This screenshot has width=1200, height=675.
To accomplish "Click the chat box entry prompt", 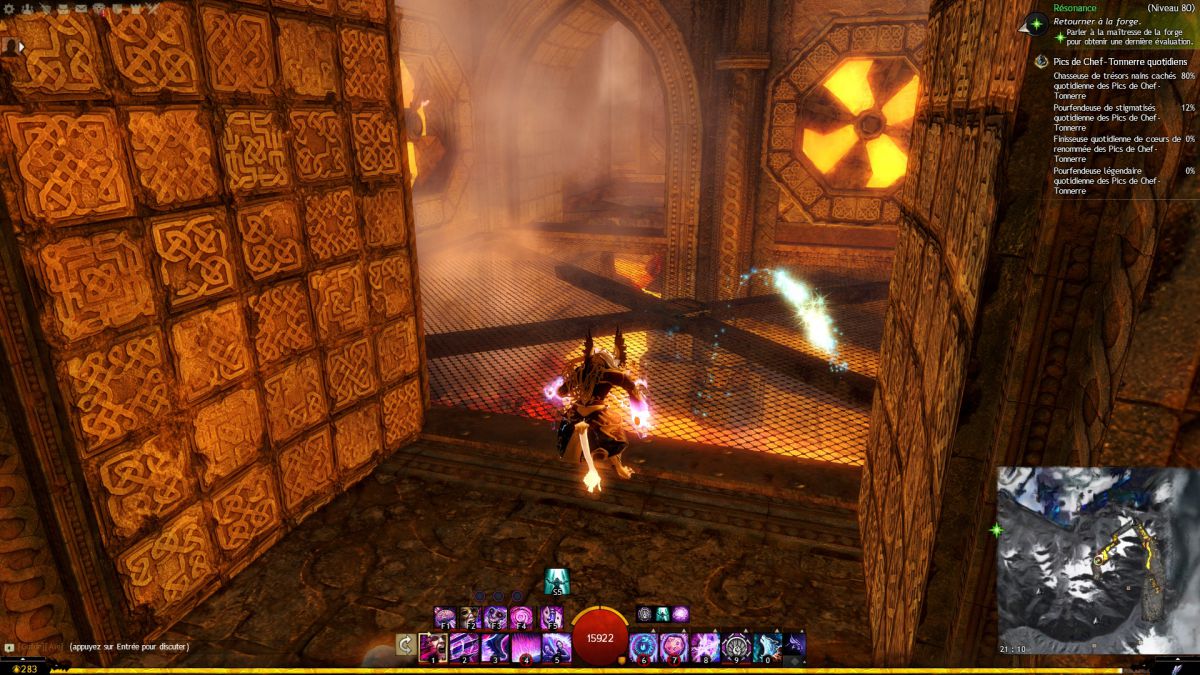I will [x=130, y=647].
